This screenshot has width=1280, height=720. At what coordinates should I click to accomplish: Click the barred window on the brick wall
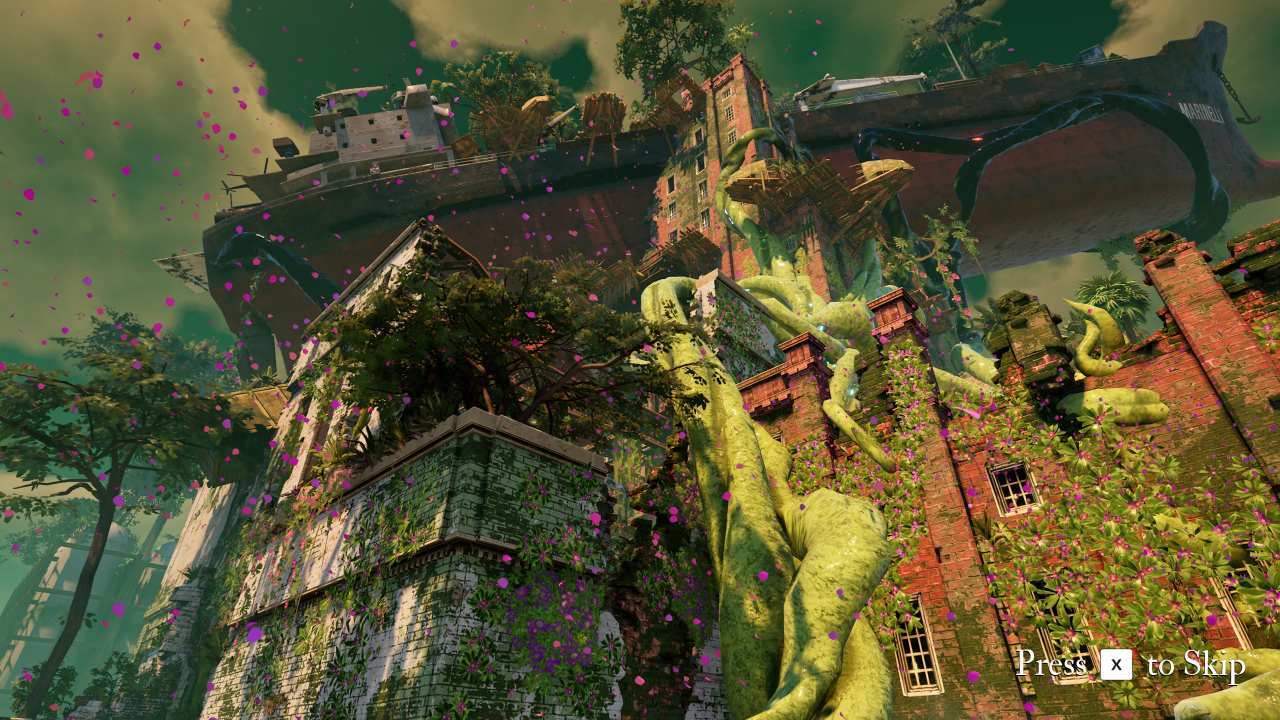point(1010,490)
